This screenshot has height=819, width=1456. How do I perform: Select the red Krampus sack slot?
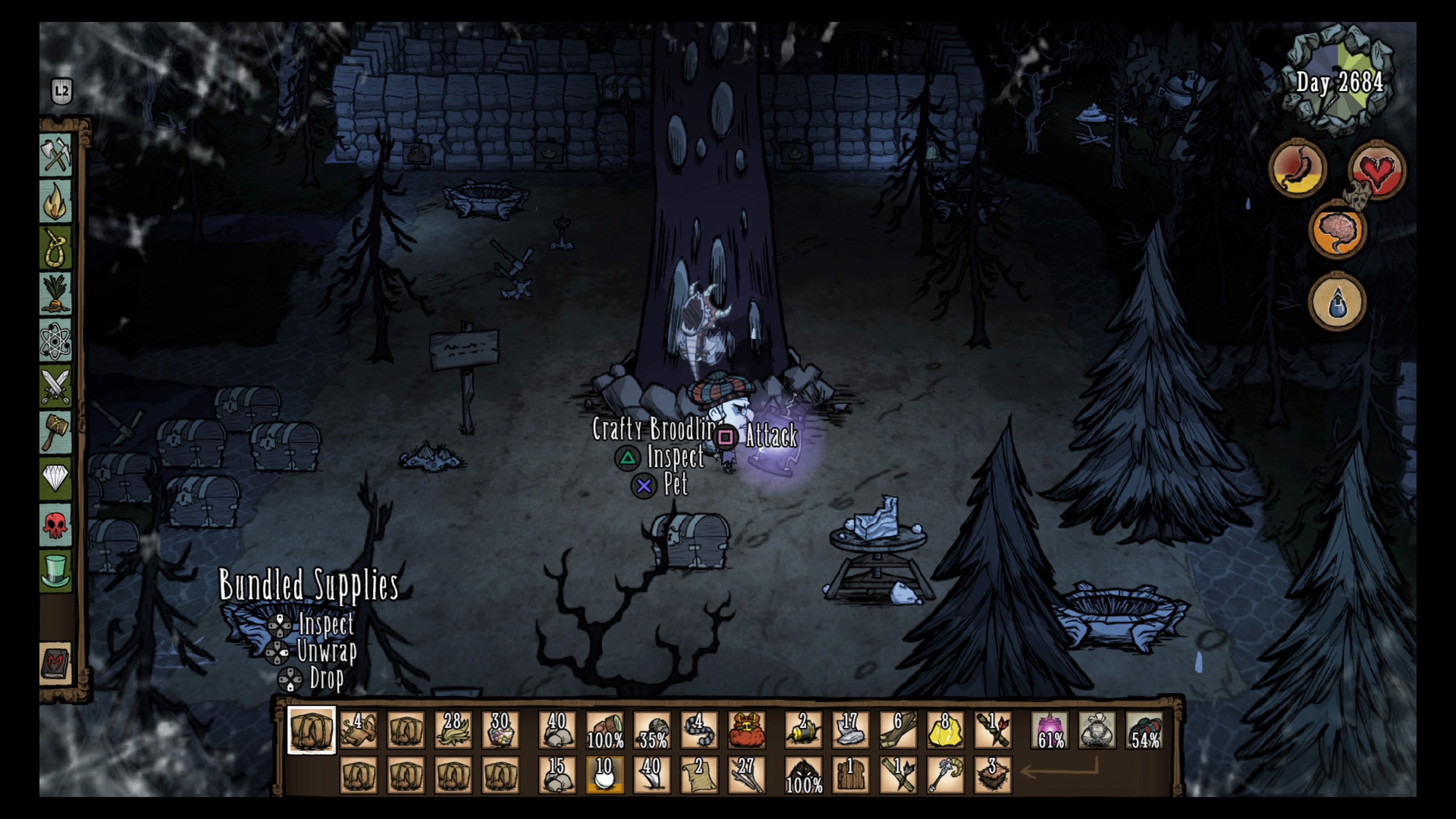point(747,730)
